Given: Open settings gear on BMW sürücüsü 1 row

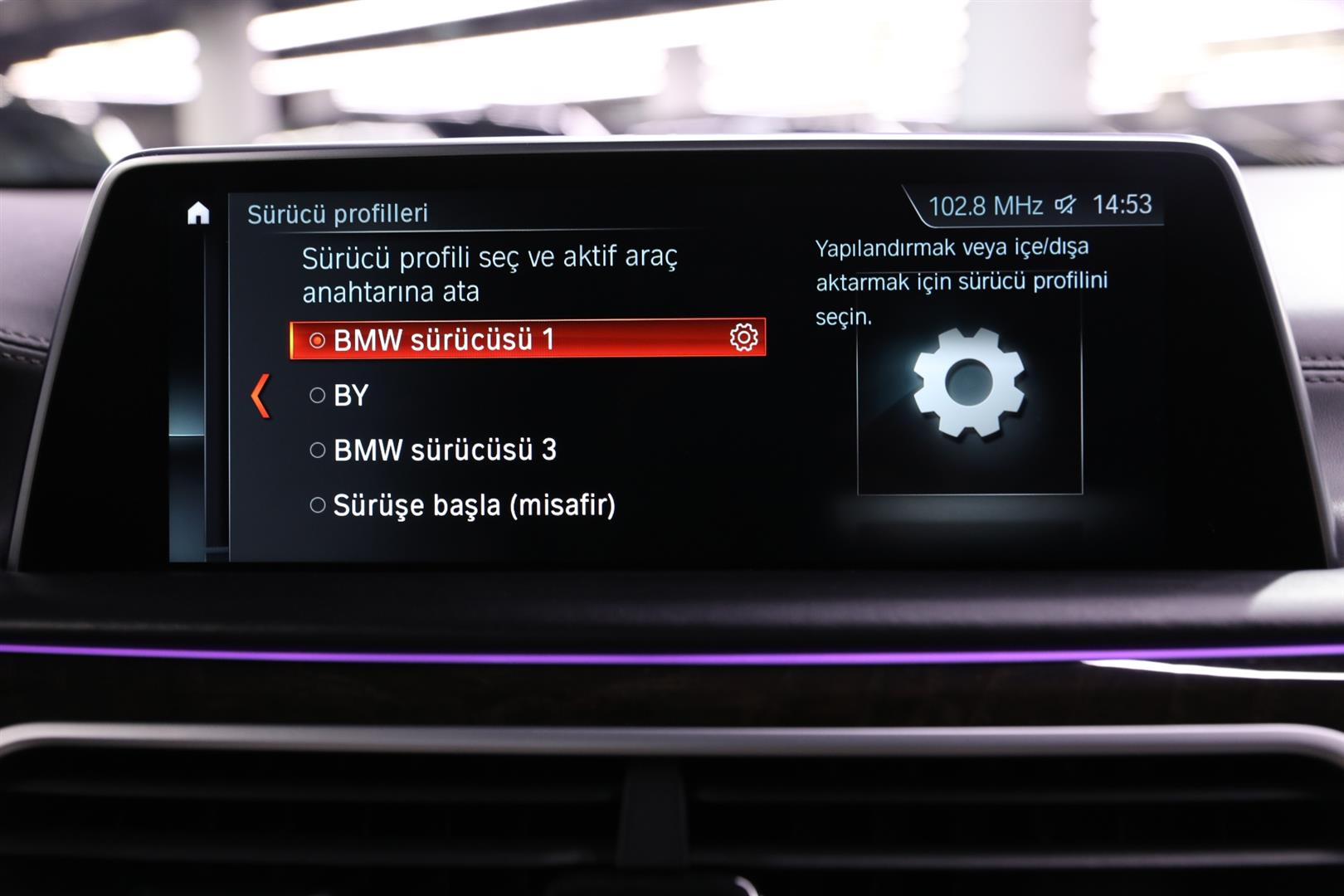Looking at the screenshot, I should pos(743,338).
